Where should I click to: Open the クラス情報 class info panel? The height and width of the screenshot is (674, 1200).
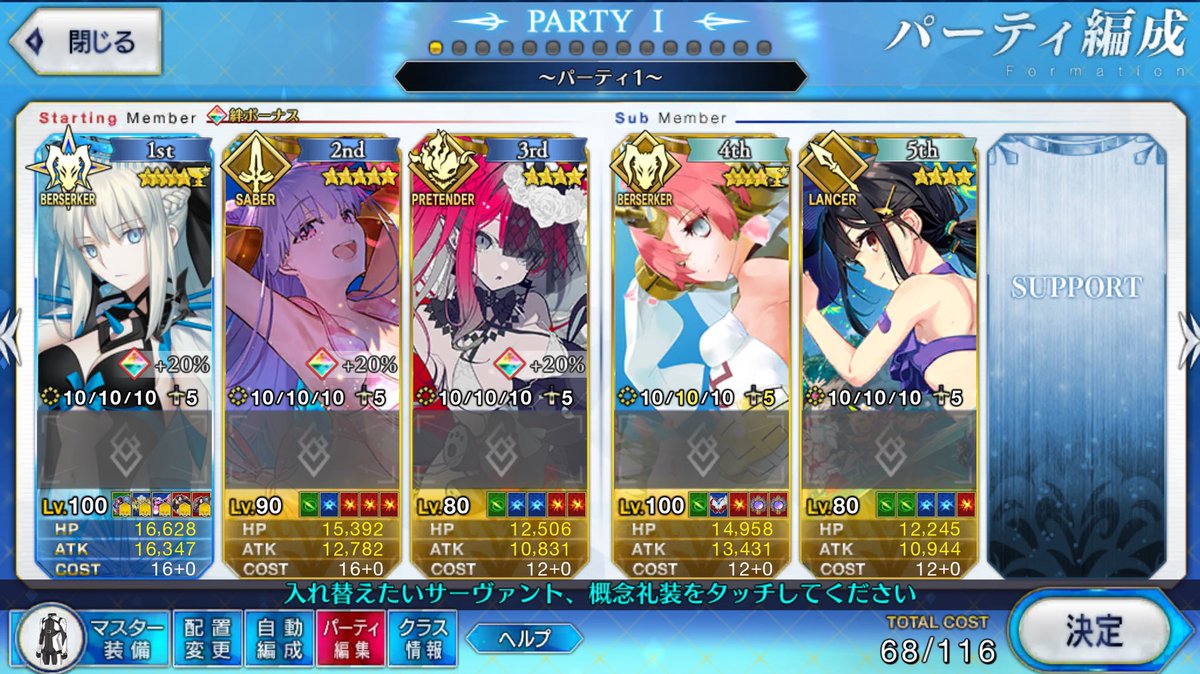tap(422, 639)
